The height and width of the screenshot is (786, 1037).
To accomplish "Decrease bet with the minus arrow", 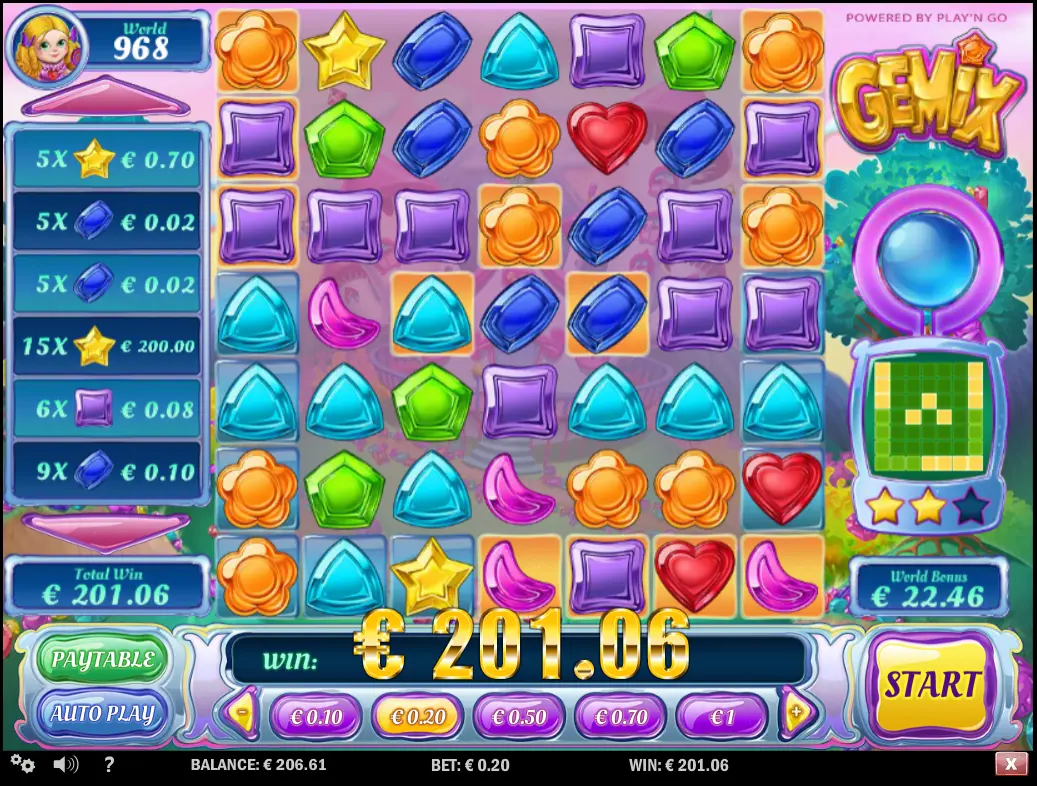I will pos(241,714).
